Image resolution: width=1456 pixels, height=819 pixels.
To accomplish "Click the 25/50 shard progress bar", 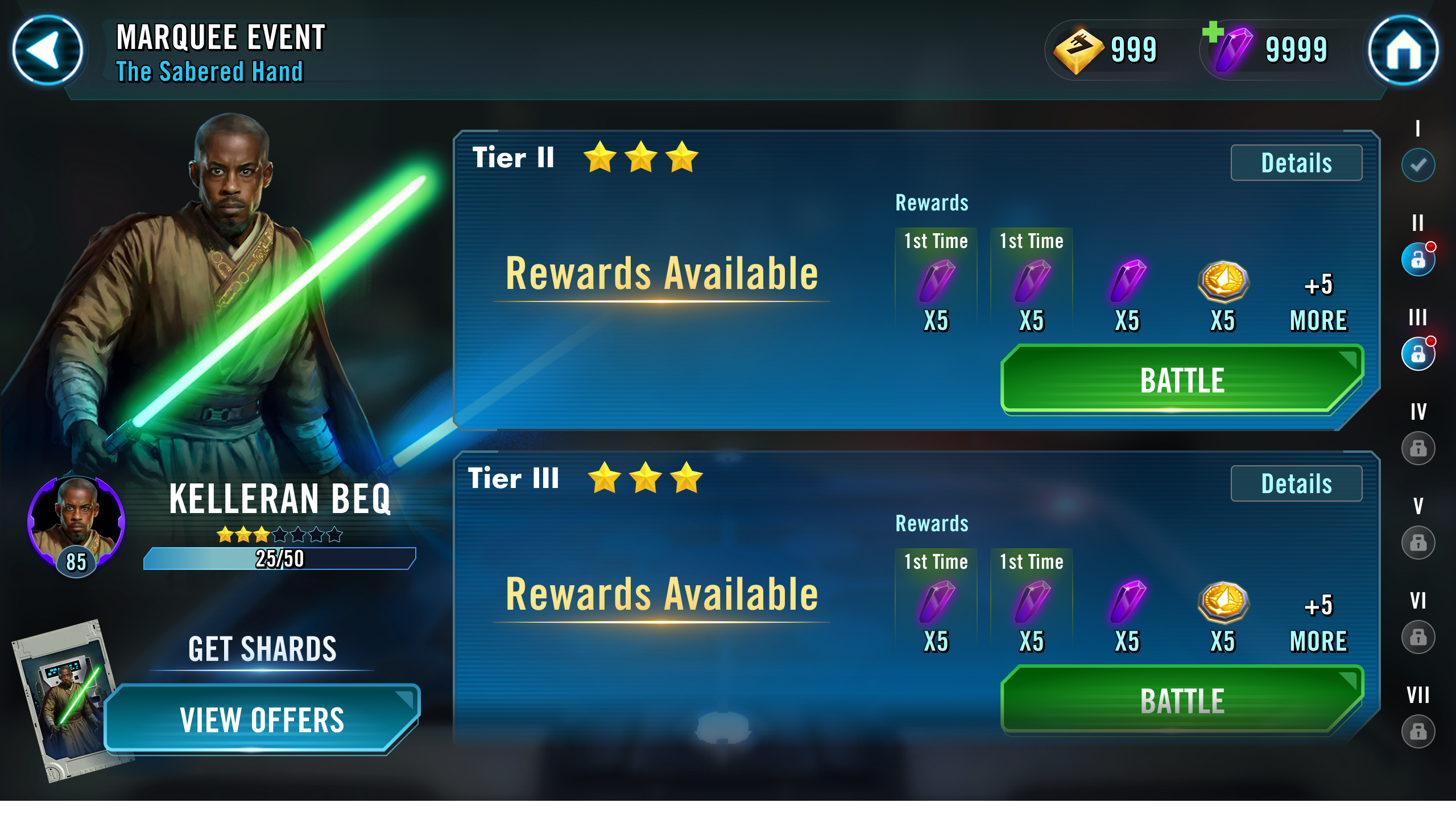I will pos(279,559).
